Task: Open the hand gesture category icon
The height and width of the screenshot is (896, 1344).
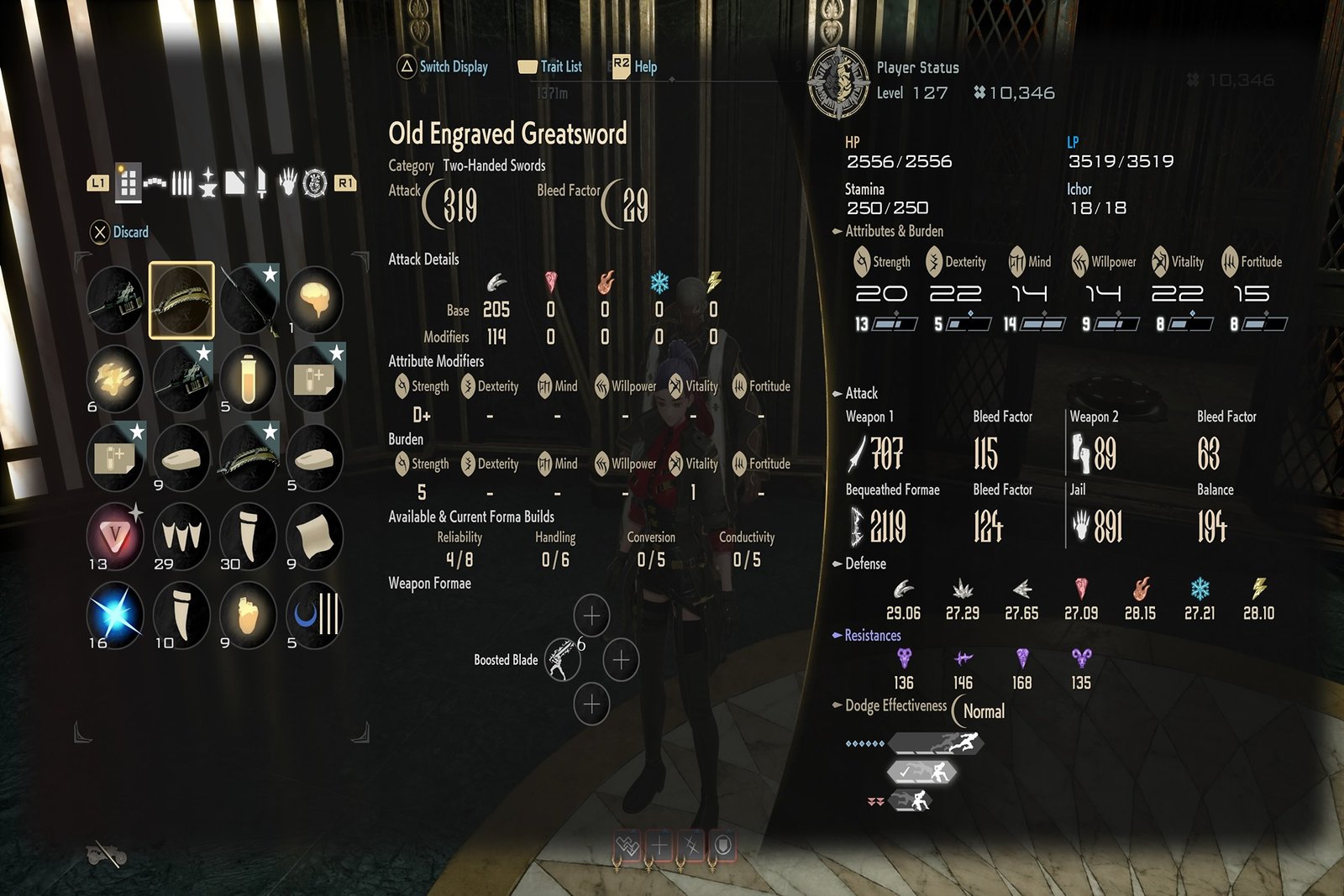Action: click(288, 182)
